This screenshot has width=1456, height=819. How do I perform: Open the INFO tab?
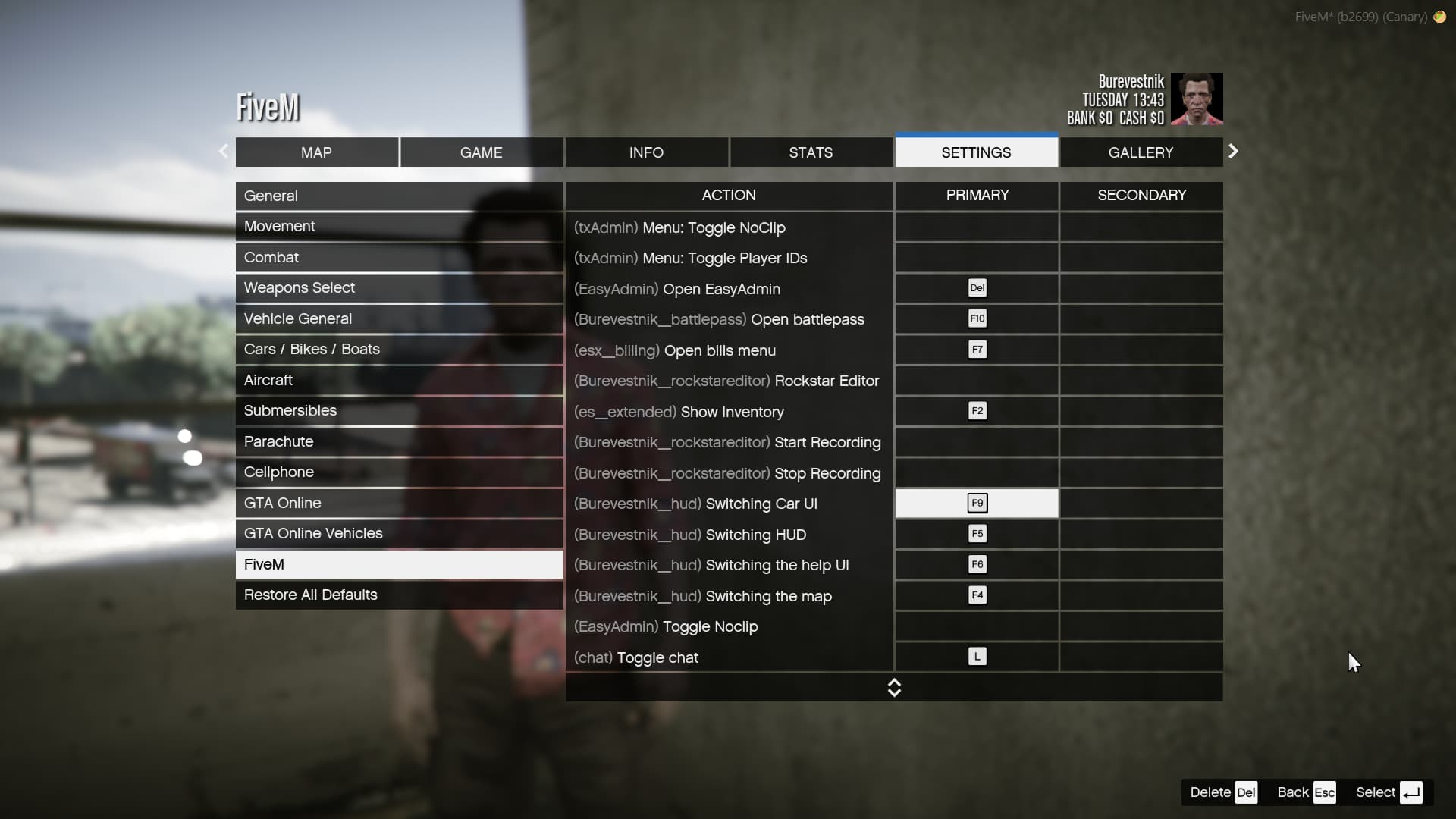pos(645,152)
